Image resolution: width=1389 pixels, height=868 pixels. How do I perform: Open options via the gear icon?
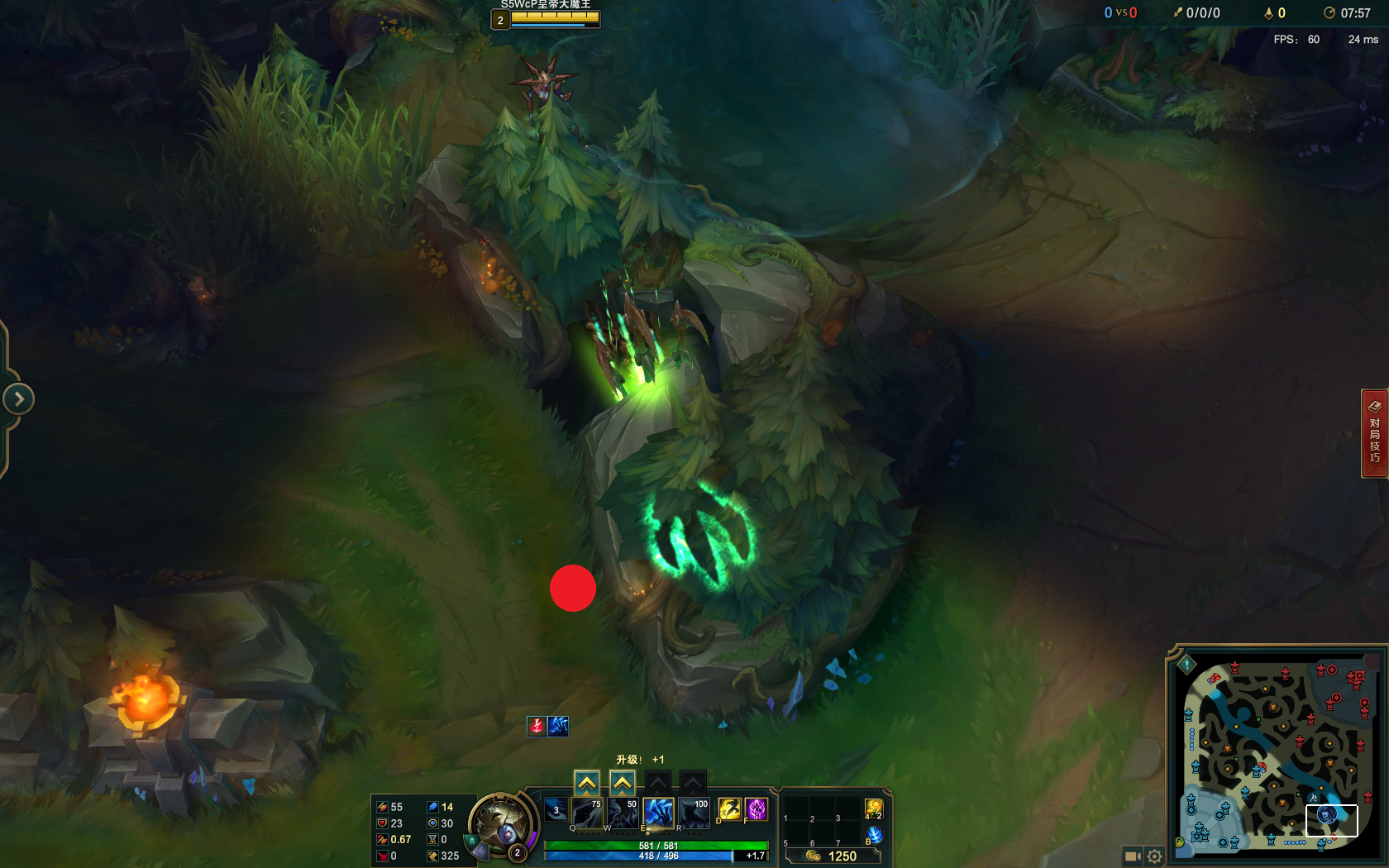click(1154, 855)
